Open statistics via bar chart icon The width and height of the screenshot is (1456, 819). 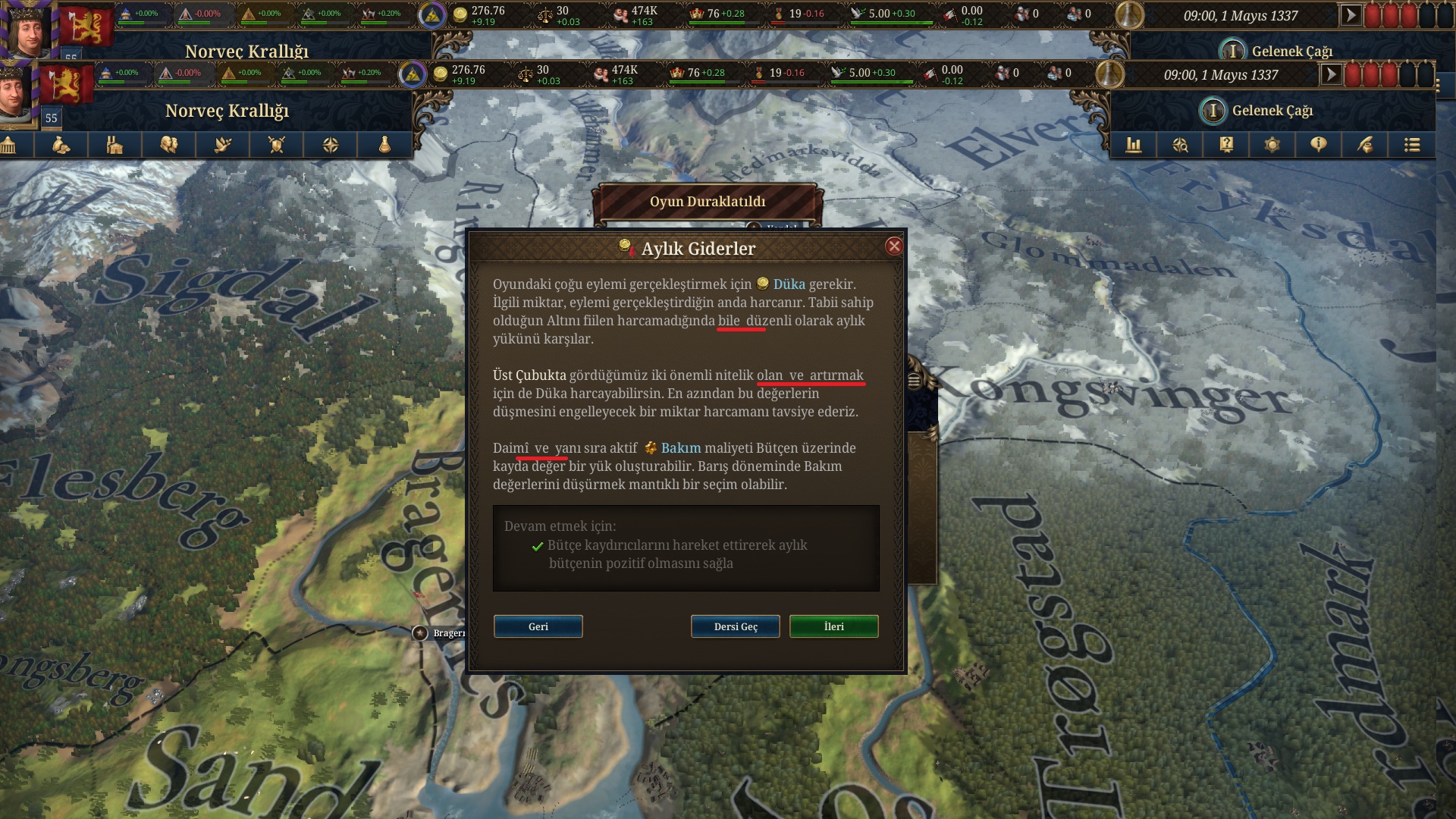coord(1134,144)
